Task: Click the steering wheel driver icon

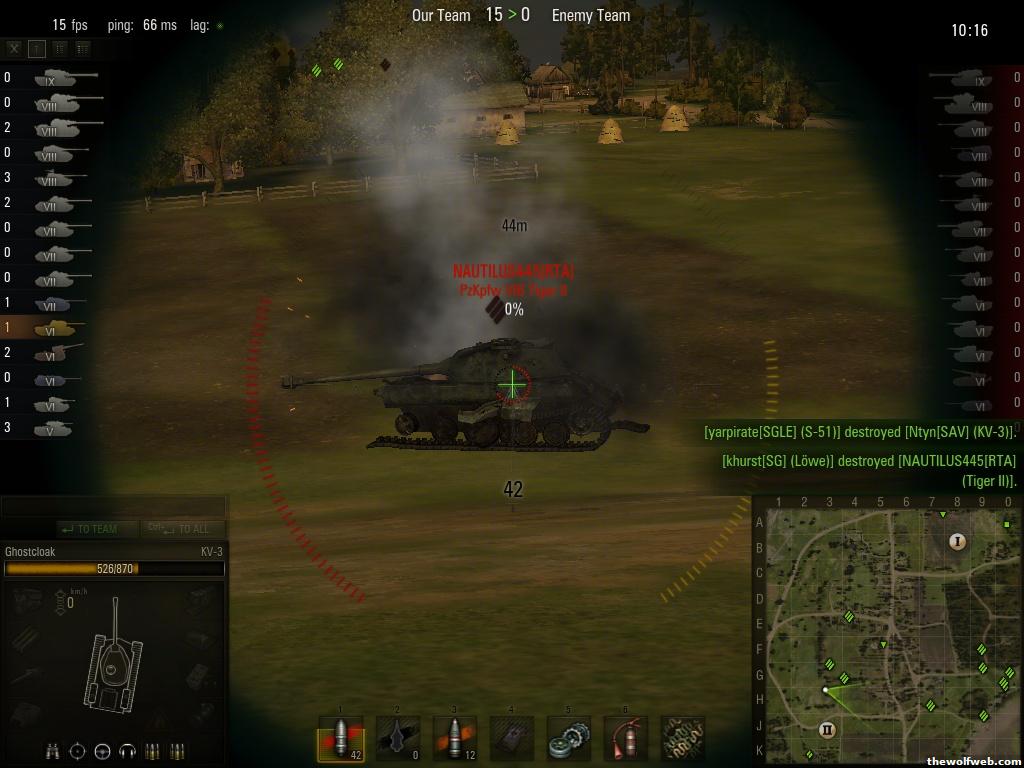Action: coord(102,751)
